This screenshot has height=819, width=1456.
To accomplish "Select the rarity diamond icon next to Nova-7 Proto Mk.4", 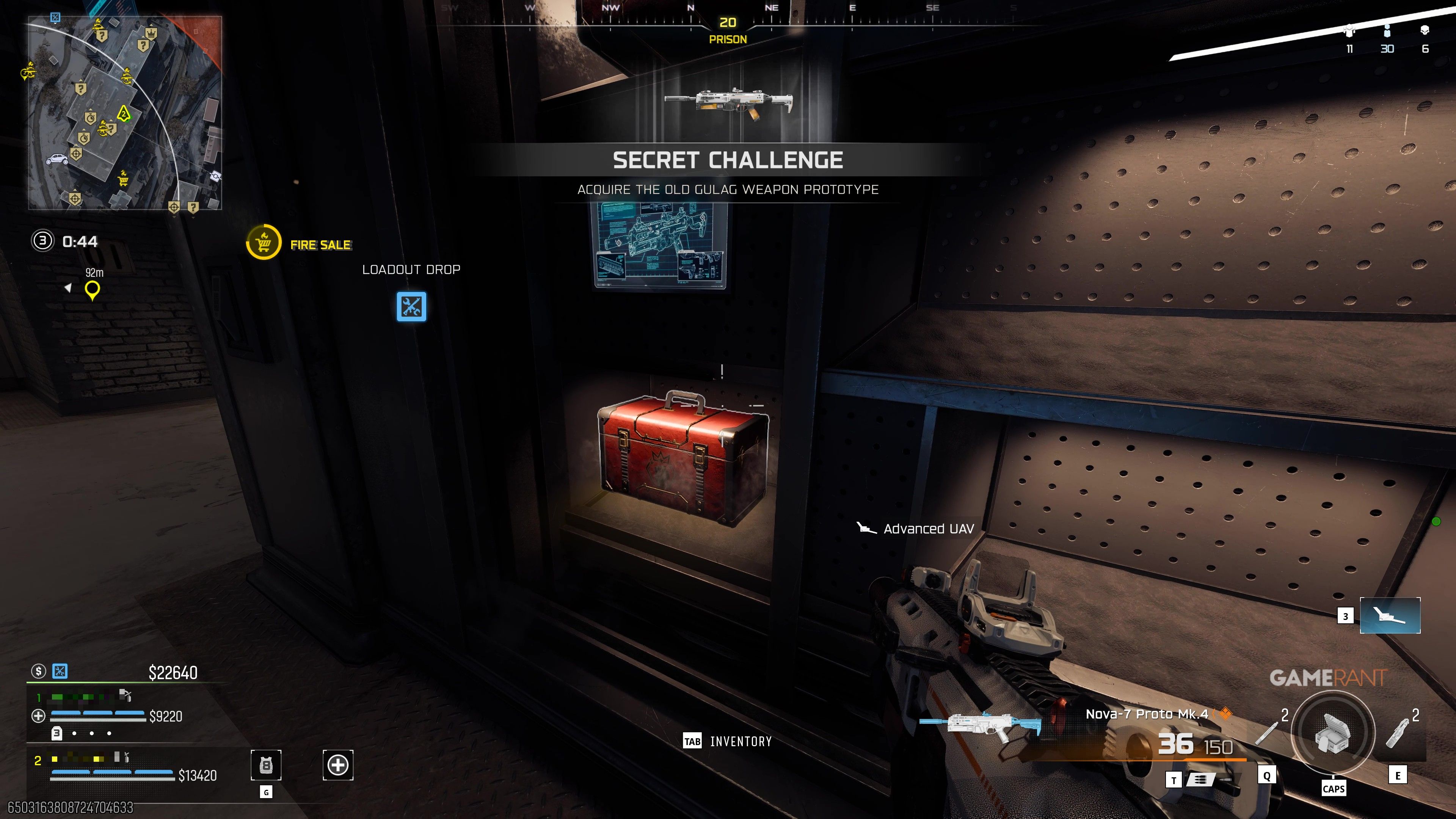I will pos(1227,714).
